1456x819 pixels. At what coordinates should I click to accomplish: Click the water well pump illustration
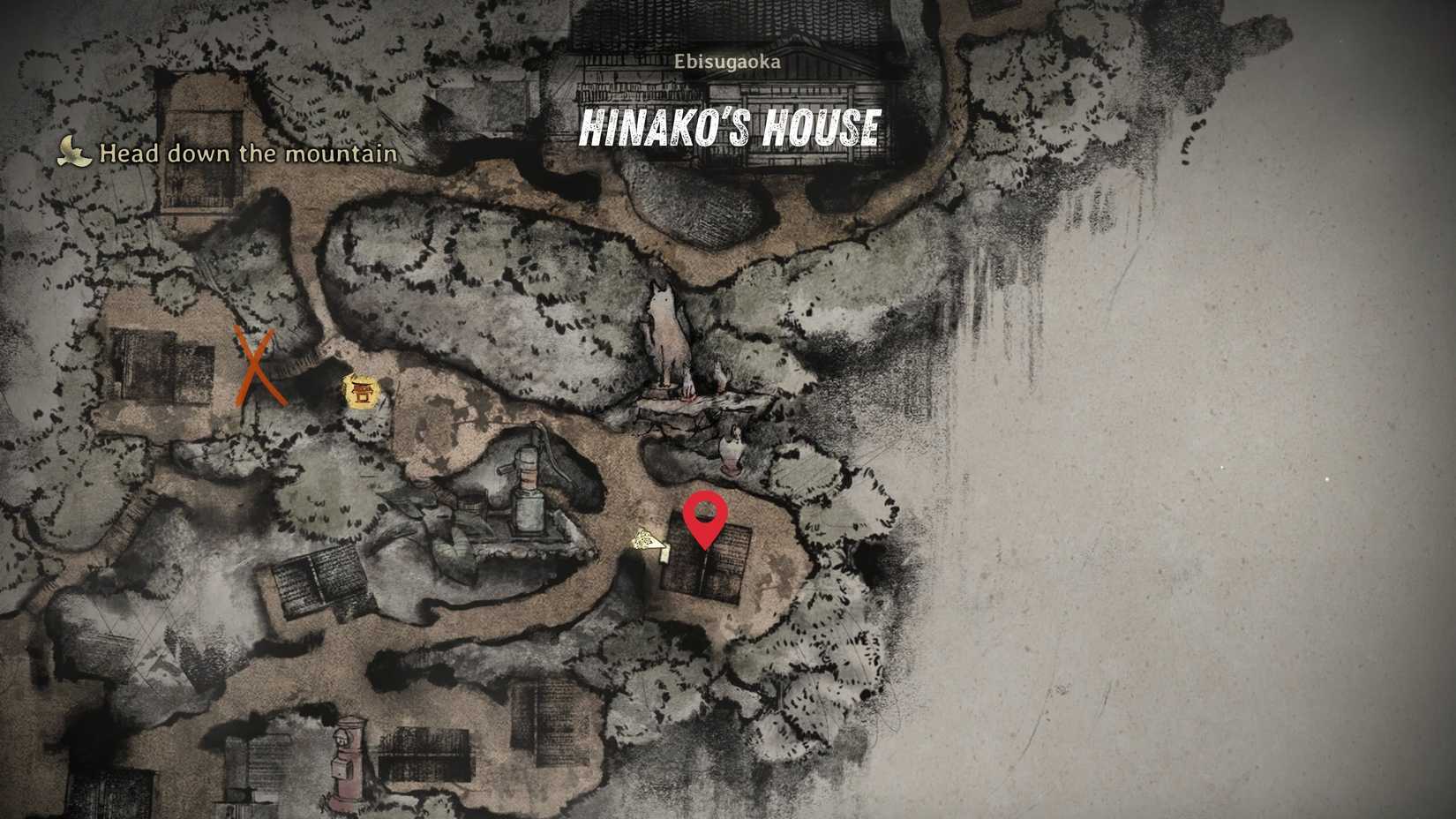[527, 485]
